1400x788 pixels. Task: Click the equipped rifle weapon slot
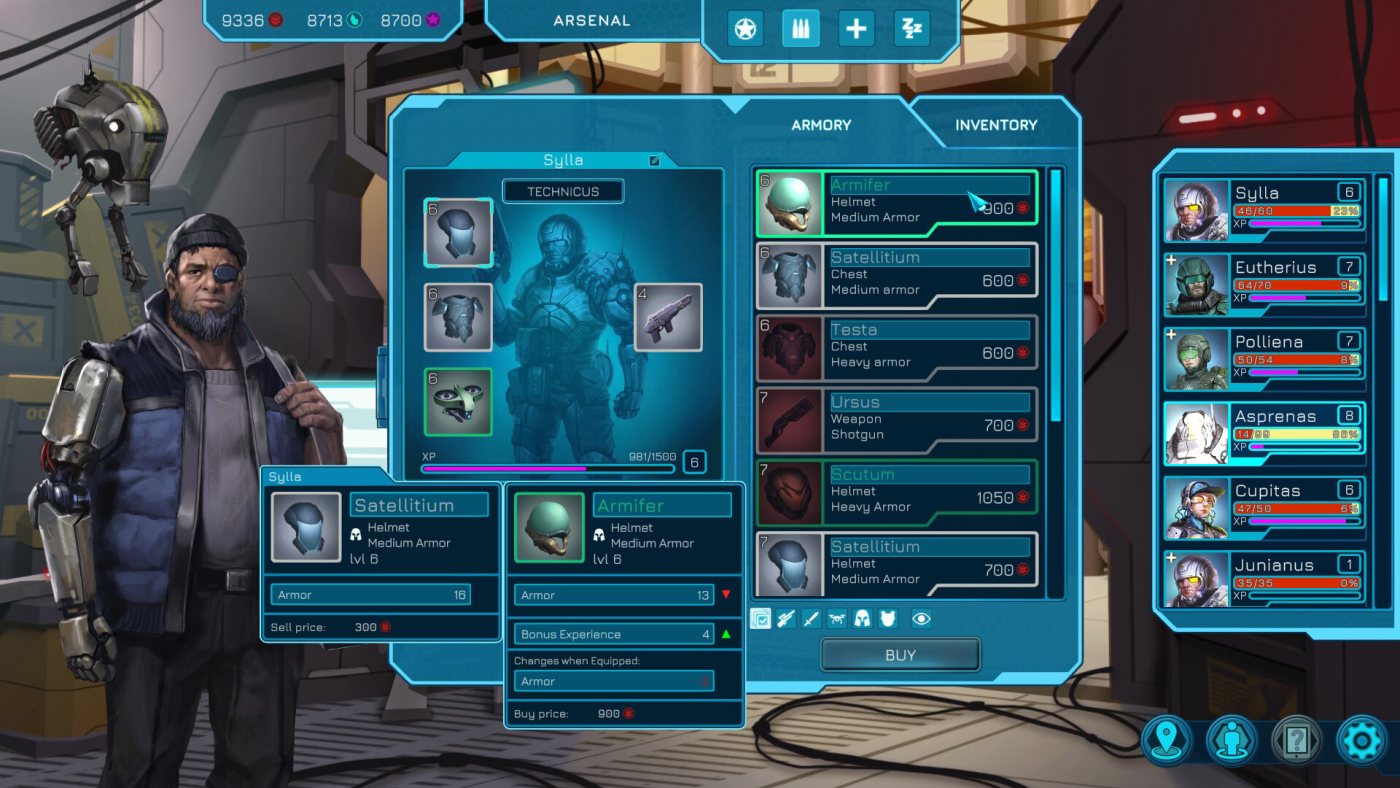(668, 317)
